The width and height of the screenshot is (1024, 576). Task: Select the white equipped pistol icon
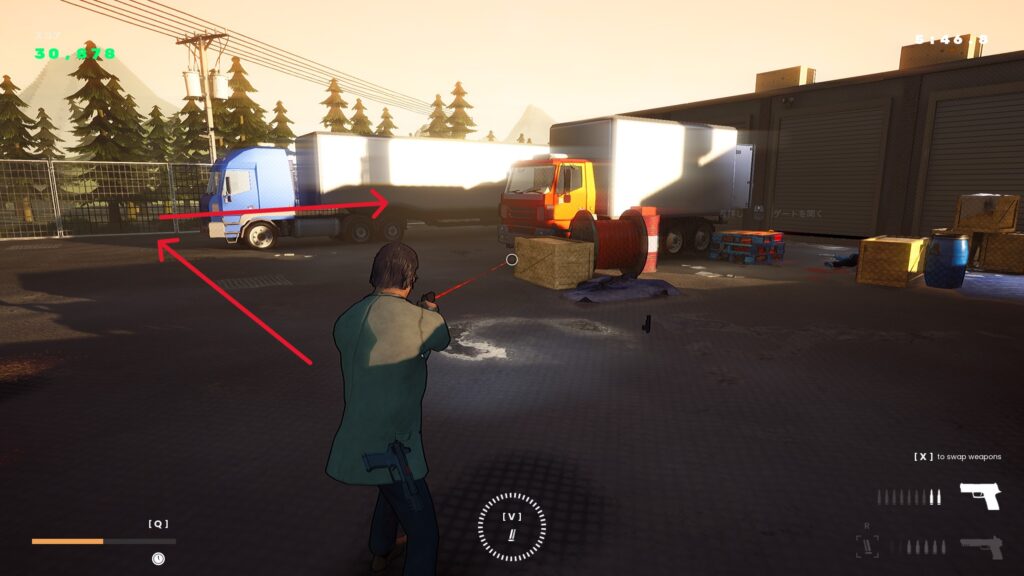click(980, 496)
